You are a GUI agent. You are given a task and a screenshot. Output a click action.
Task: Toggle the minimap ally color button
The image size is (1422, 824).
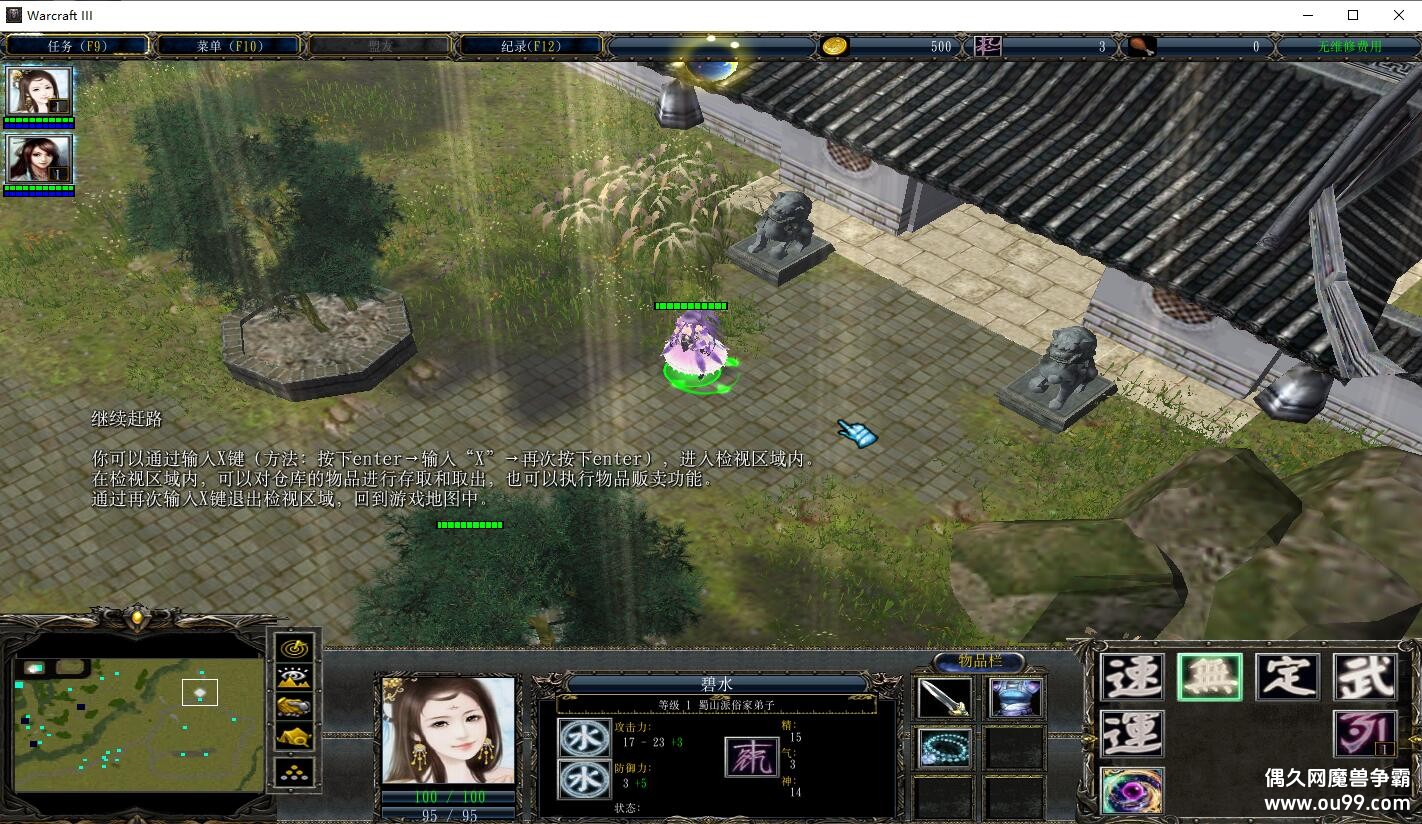[294, 708]
